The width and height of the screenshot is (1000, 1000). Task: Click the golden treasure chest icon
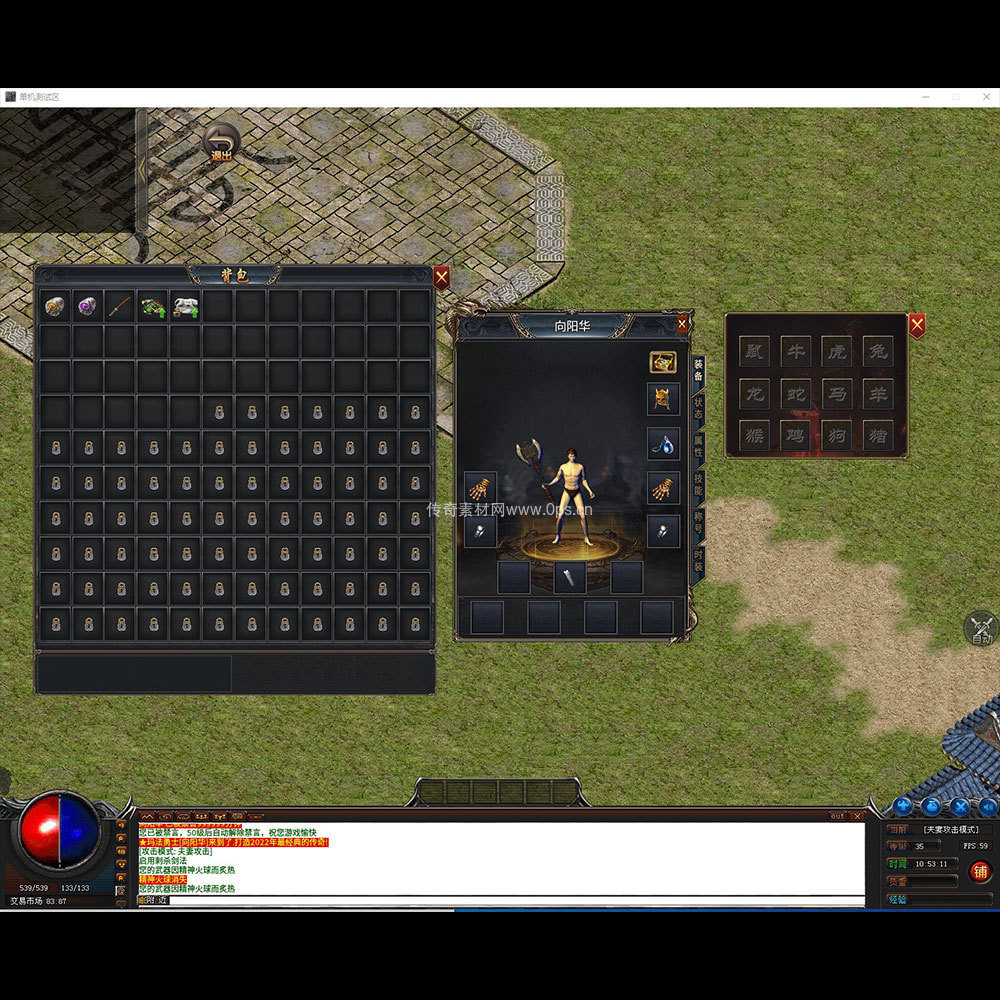click(x=662, y=362)
